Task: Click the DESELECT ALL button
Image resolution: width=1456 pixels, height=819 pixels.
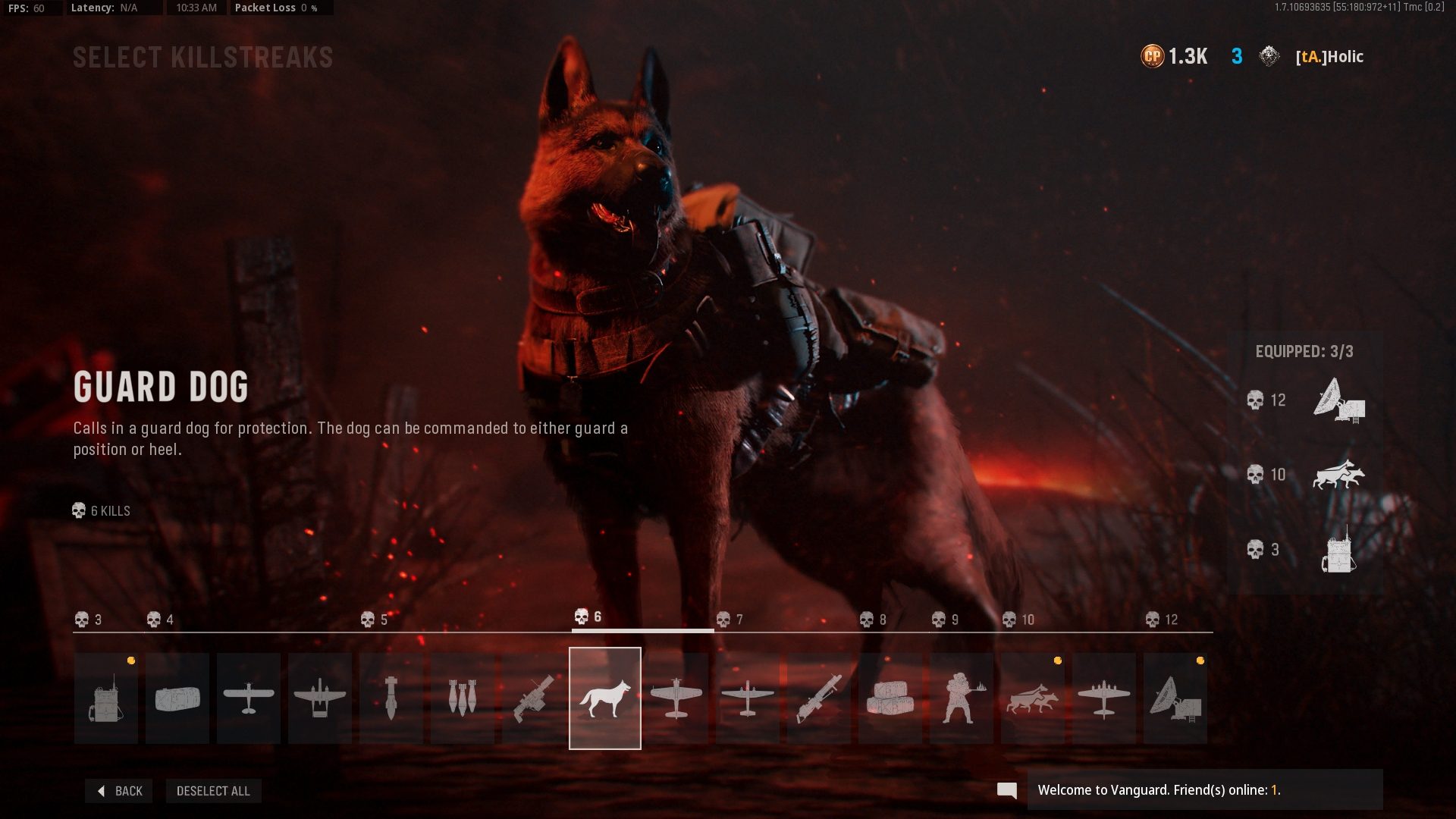Action: (213, 790)
